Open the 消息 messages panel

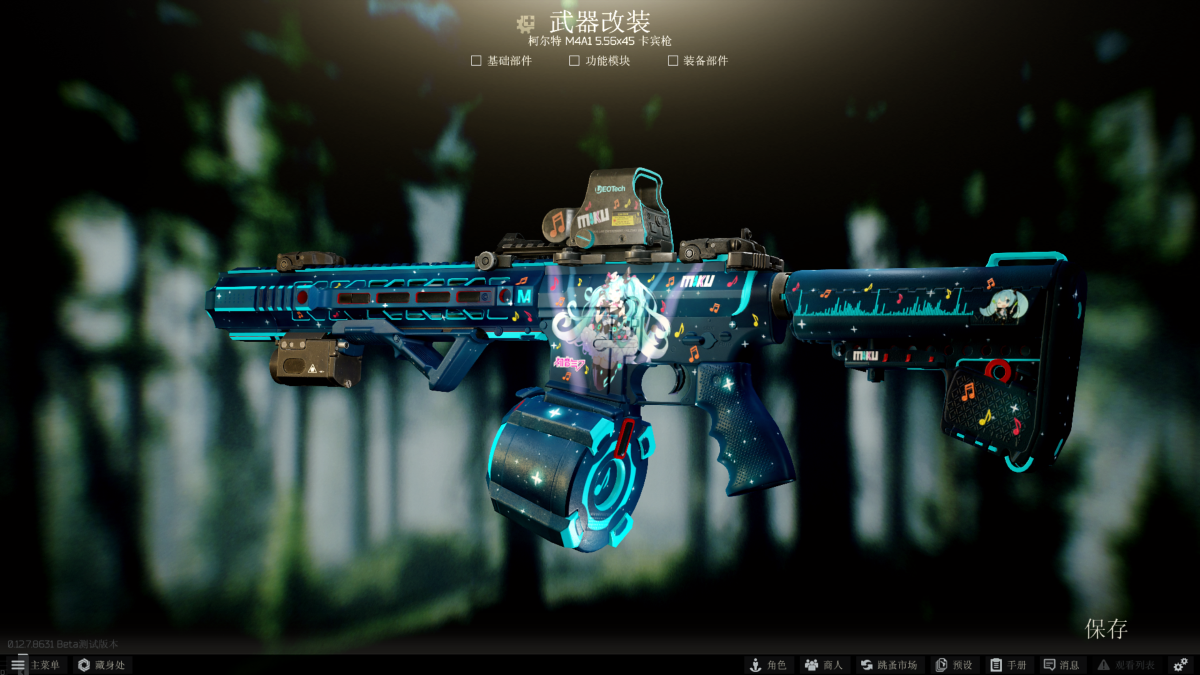click(1062, 665)
